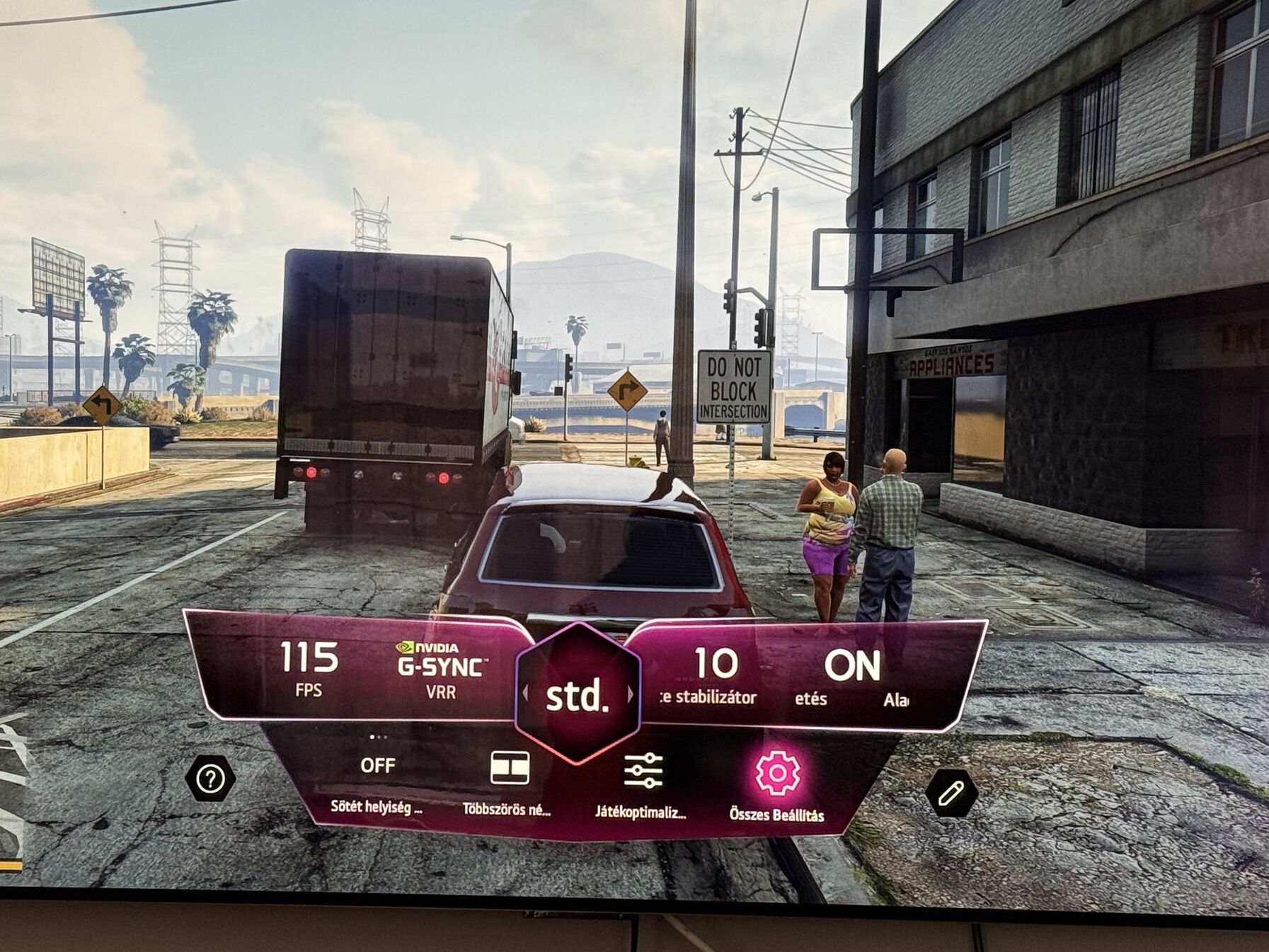Adjust the stabilizátor setting showing 10

point(716,674)
